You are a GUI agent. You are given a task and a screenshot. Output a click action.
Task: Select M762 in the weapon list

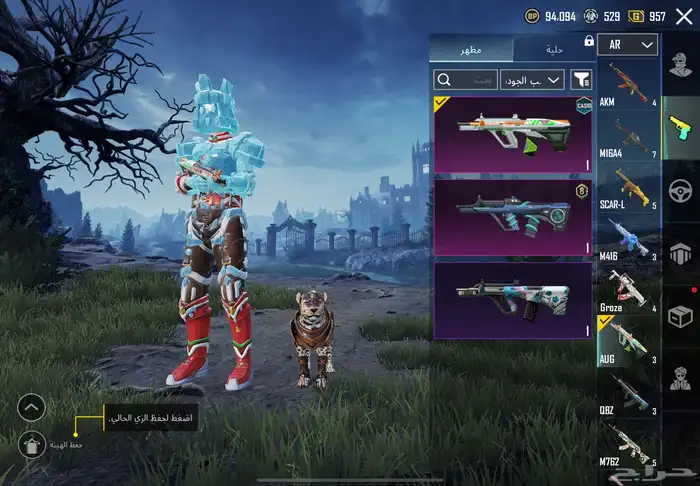[628, 447]
